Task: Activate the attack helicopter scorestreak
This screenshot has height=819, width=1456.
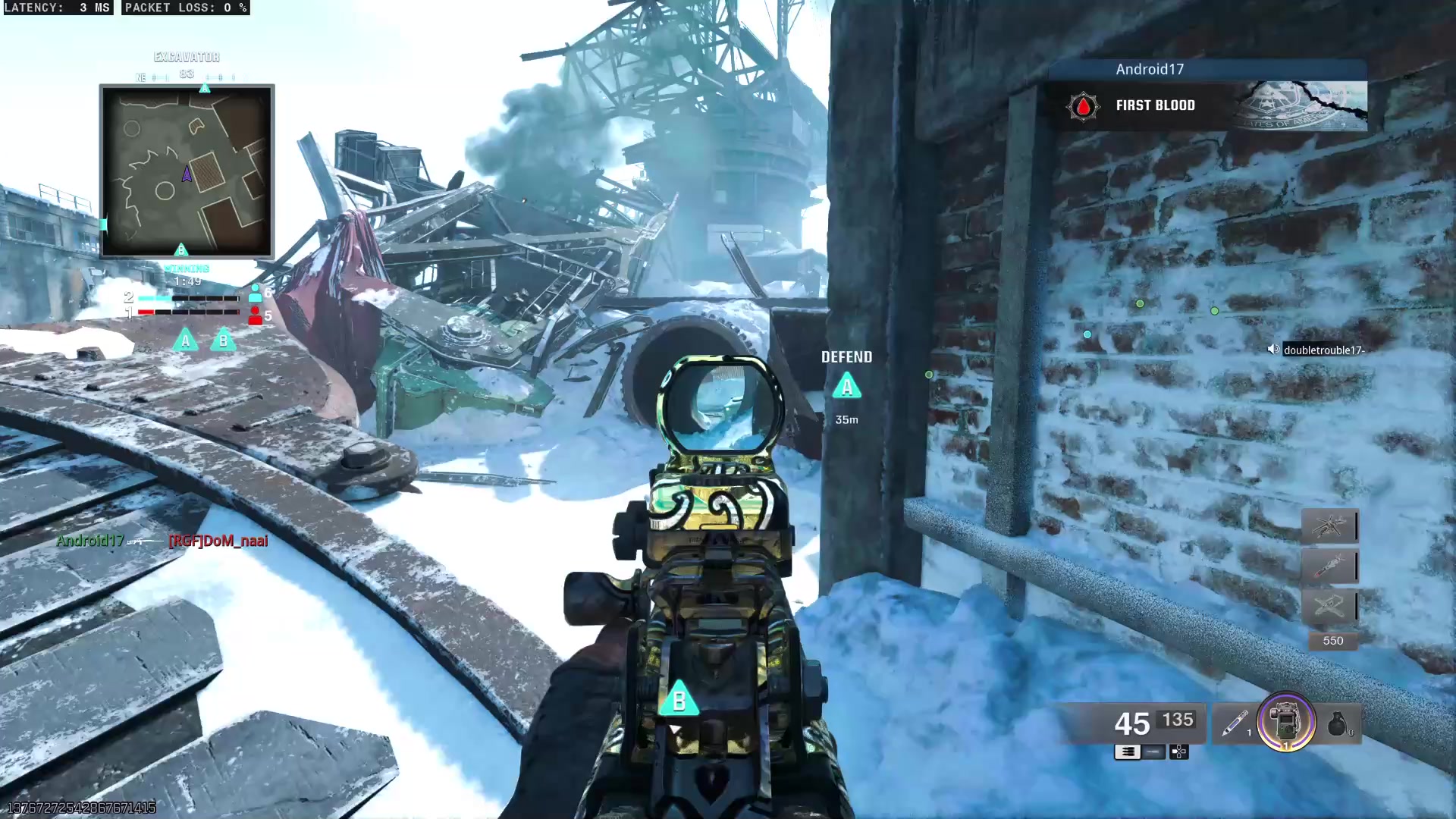Action: 1329,526
